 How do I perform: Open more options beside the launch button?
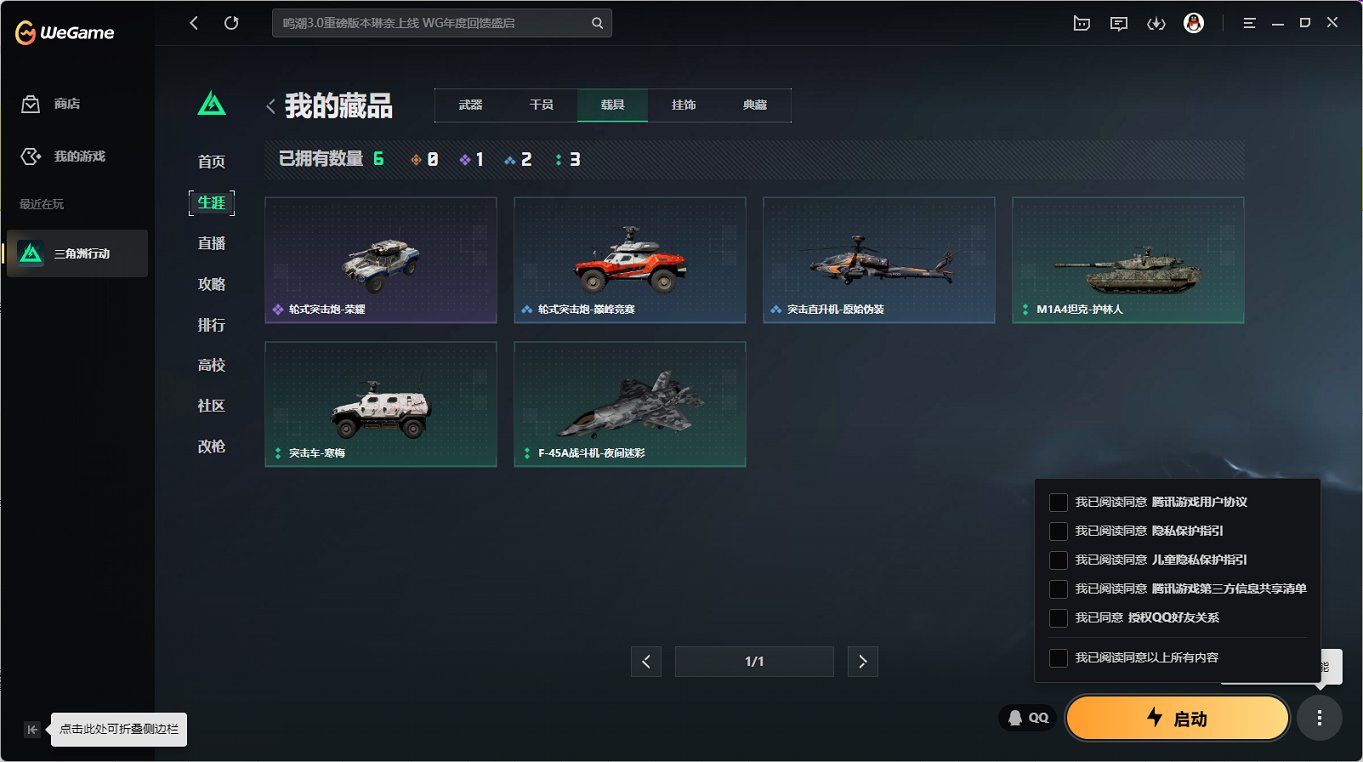[1319, 718]
